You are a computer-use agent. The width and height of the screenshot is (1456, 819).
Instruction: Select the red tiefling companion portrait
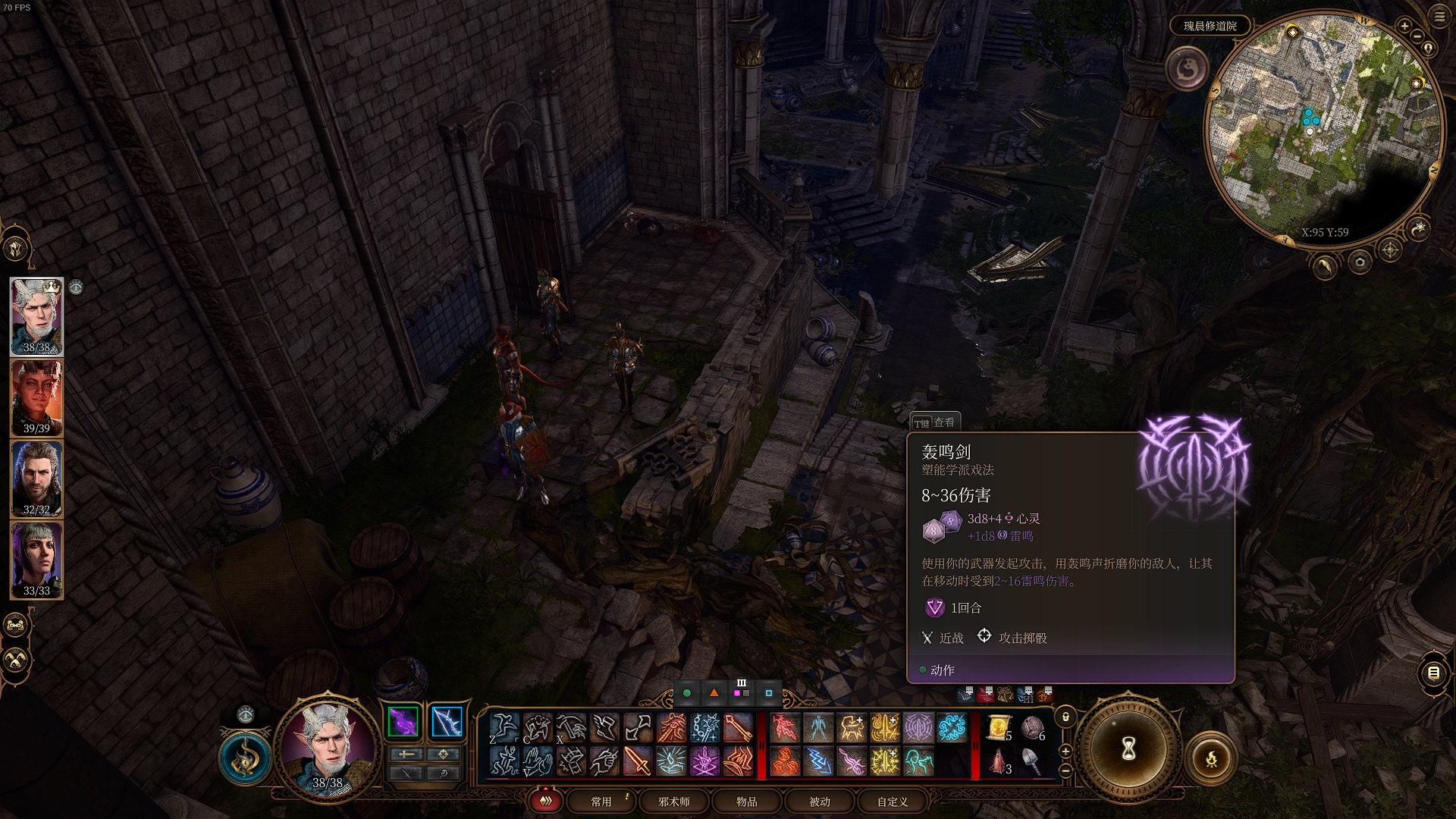[36, 398]
